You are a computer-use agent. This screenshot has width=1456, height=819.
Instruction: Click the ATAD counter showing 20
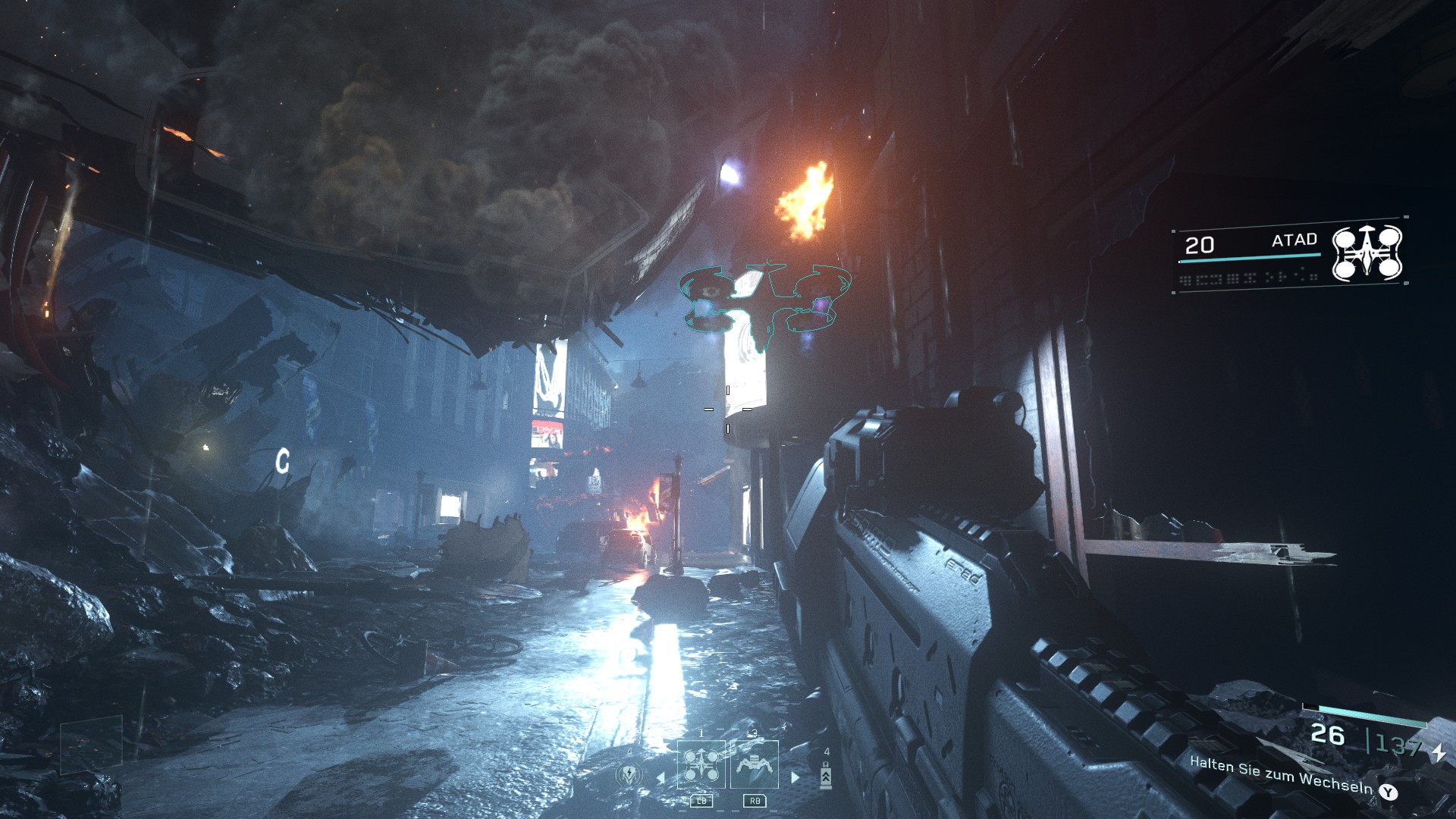(x=1201, y=245)
